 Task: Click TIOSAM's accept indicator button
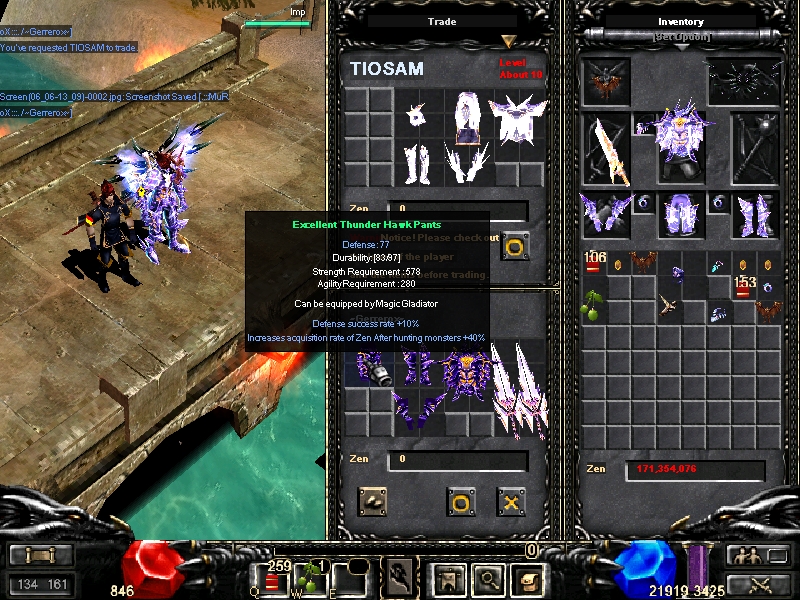click(515, 246)
